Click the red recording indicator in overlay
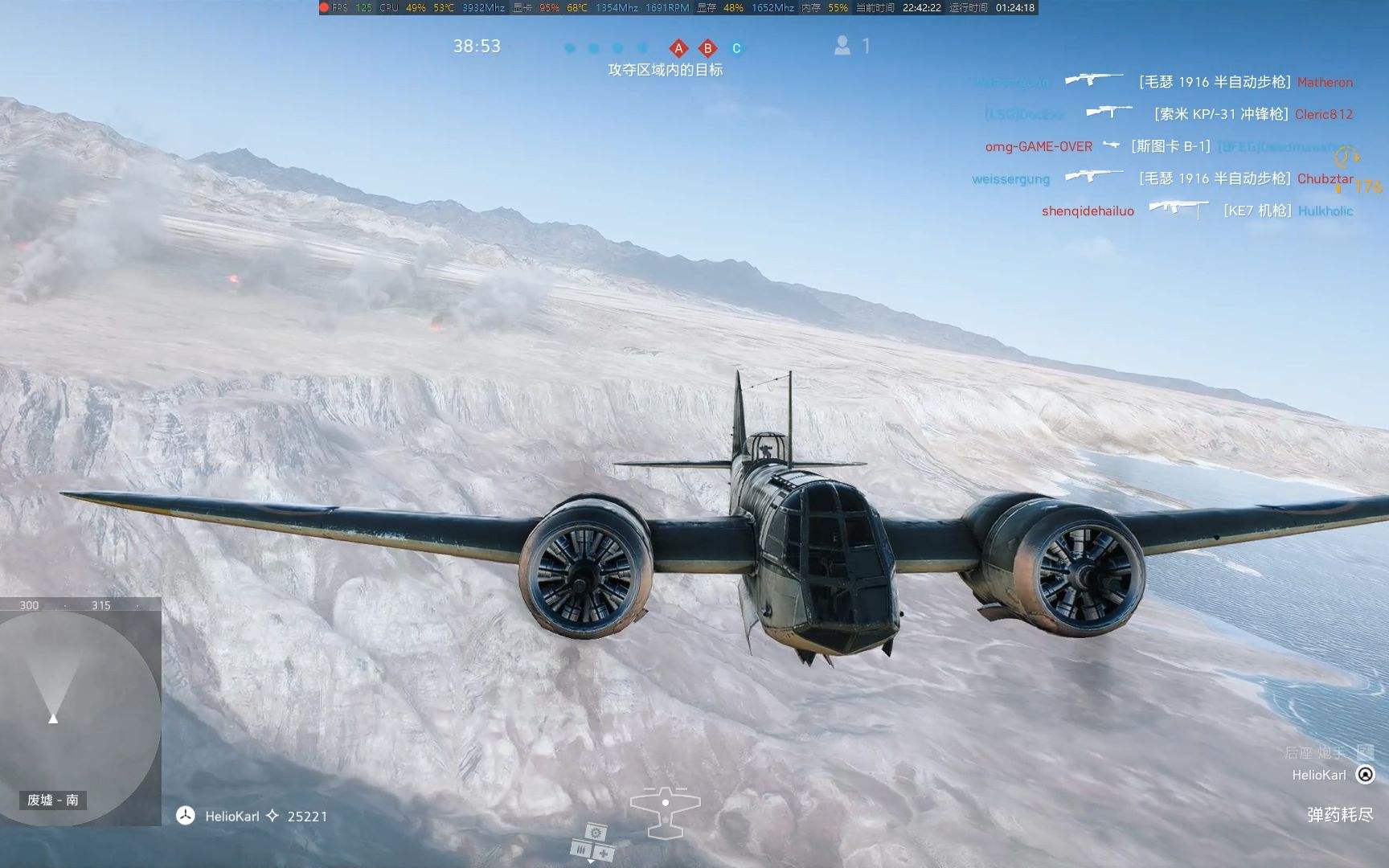This screenshot has height=868, width=1389. pos(325,7)
